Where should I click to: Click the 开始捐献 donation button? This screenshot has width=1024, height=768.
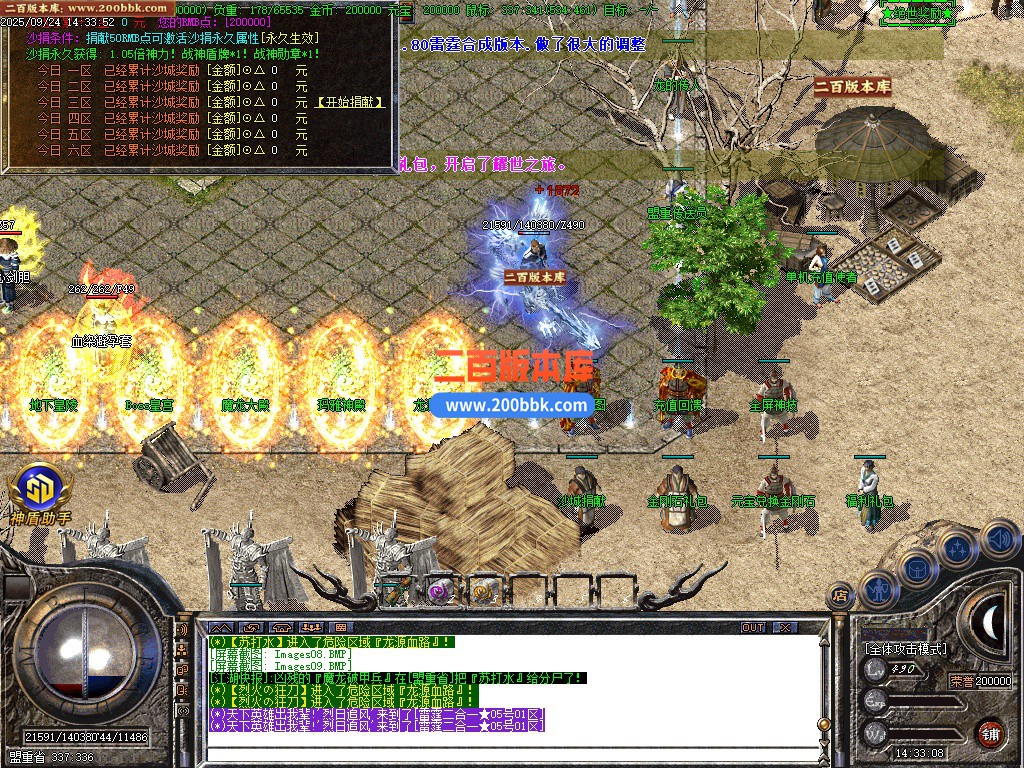(349, 102)
